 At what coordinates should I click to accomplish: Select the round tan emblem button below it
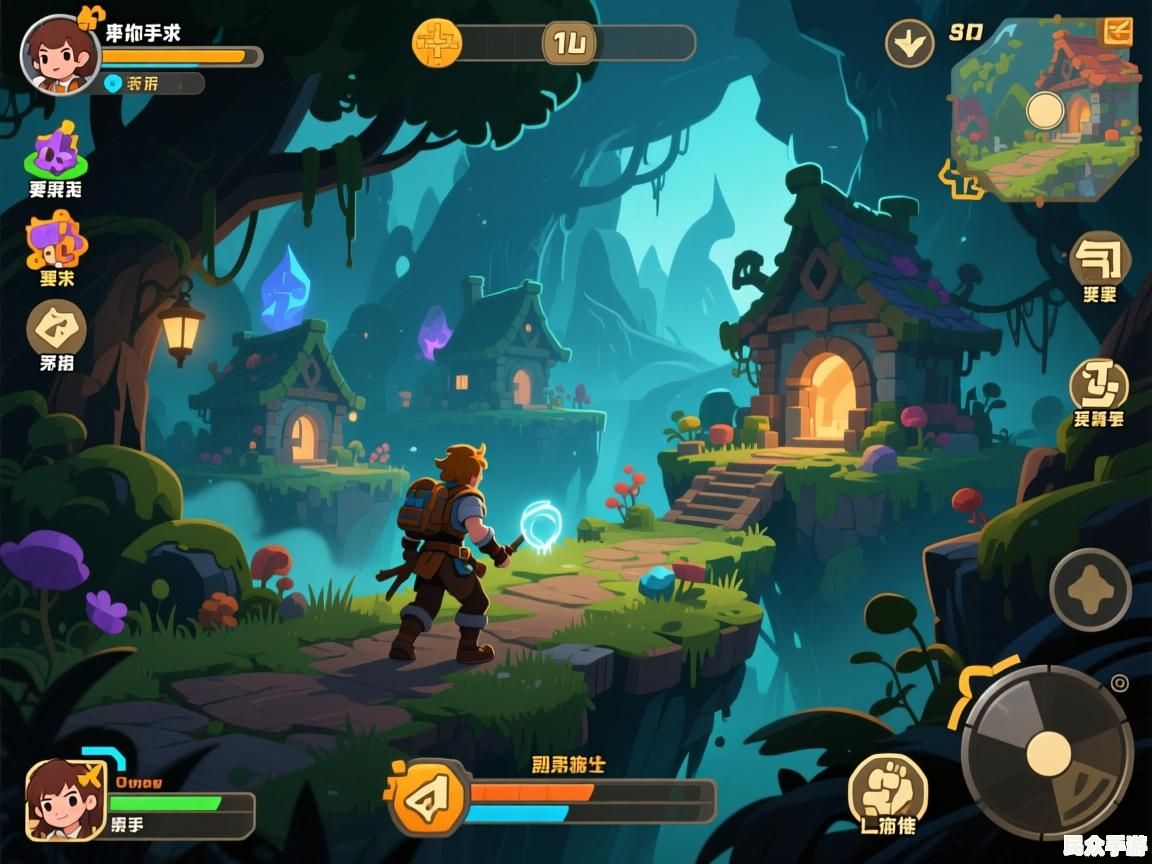(1099, 385)
